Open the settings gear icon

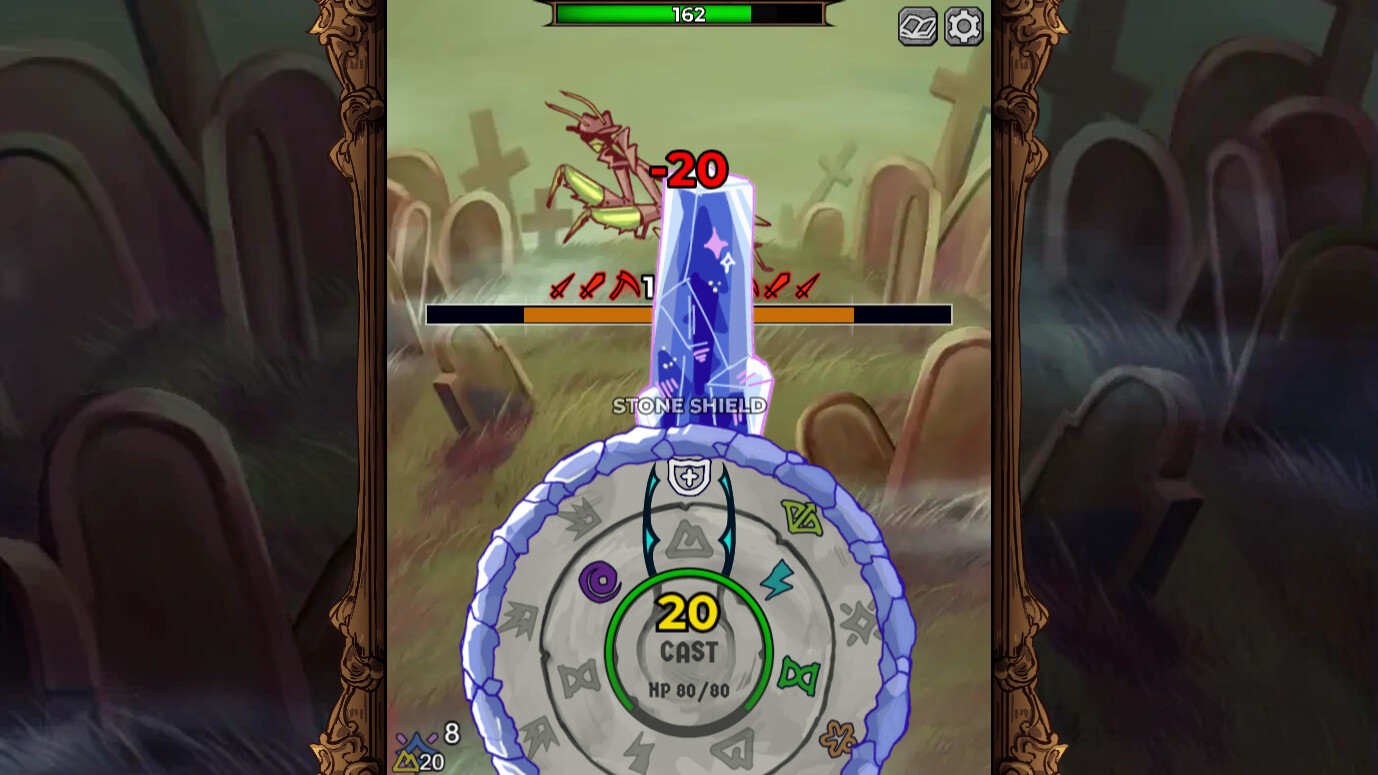pos(963,27)
